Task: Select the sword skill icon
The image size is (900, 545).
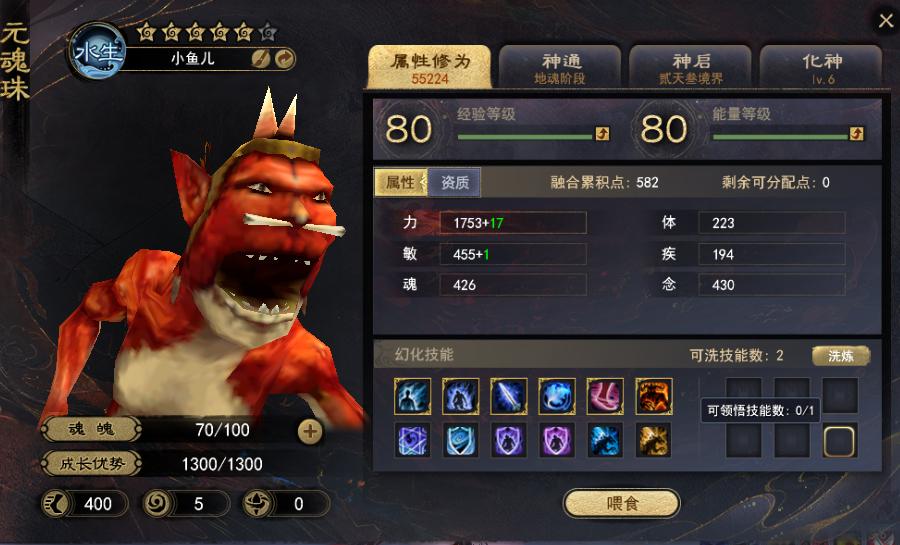Action: coord(509,395)
